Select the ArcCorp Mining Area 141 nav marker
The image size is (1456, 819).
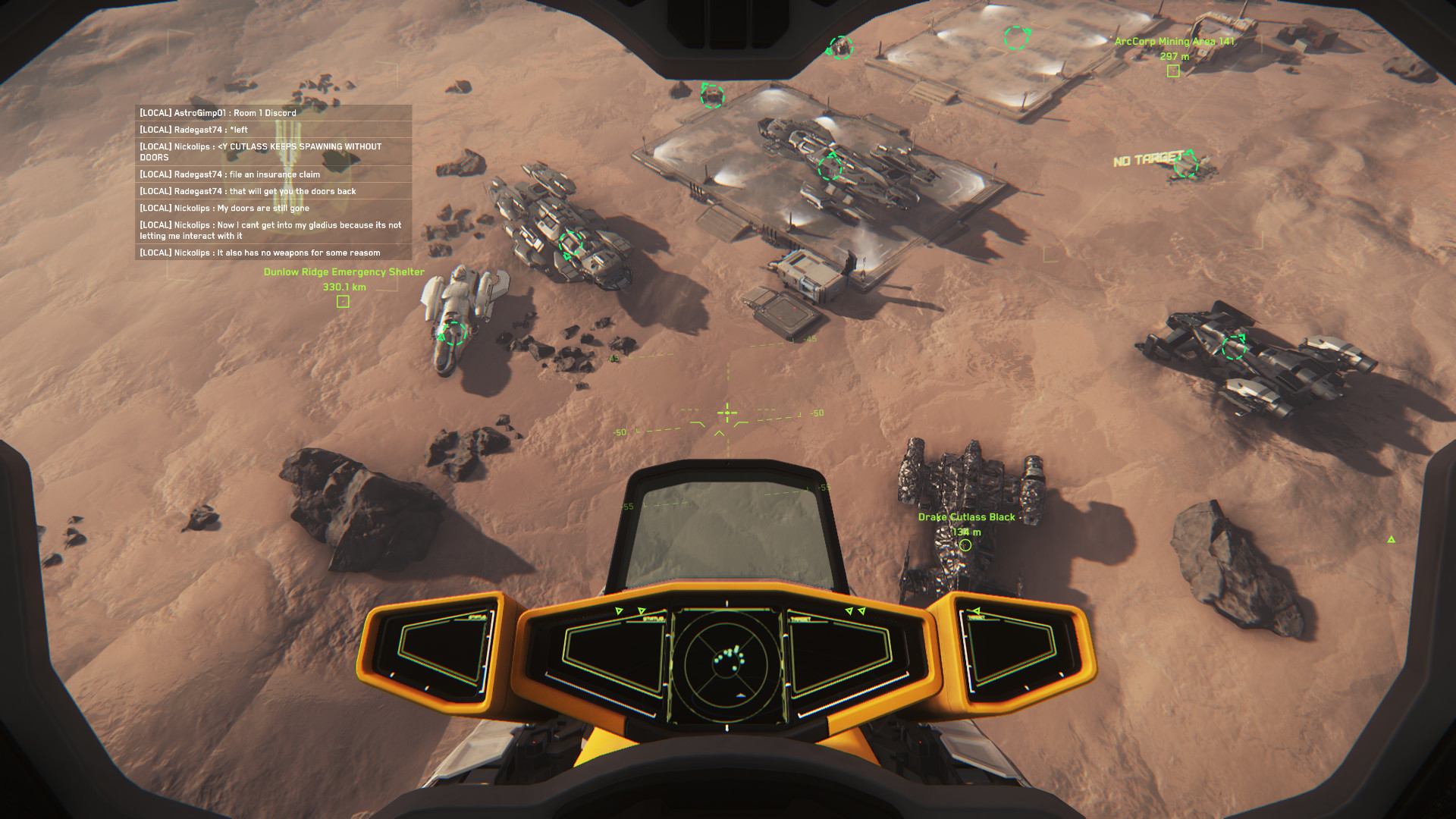(x=1173, y=71)
